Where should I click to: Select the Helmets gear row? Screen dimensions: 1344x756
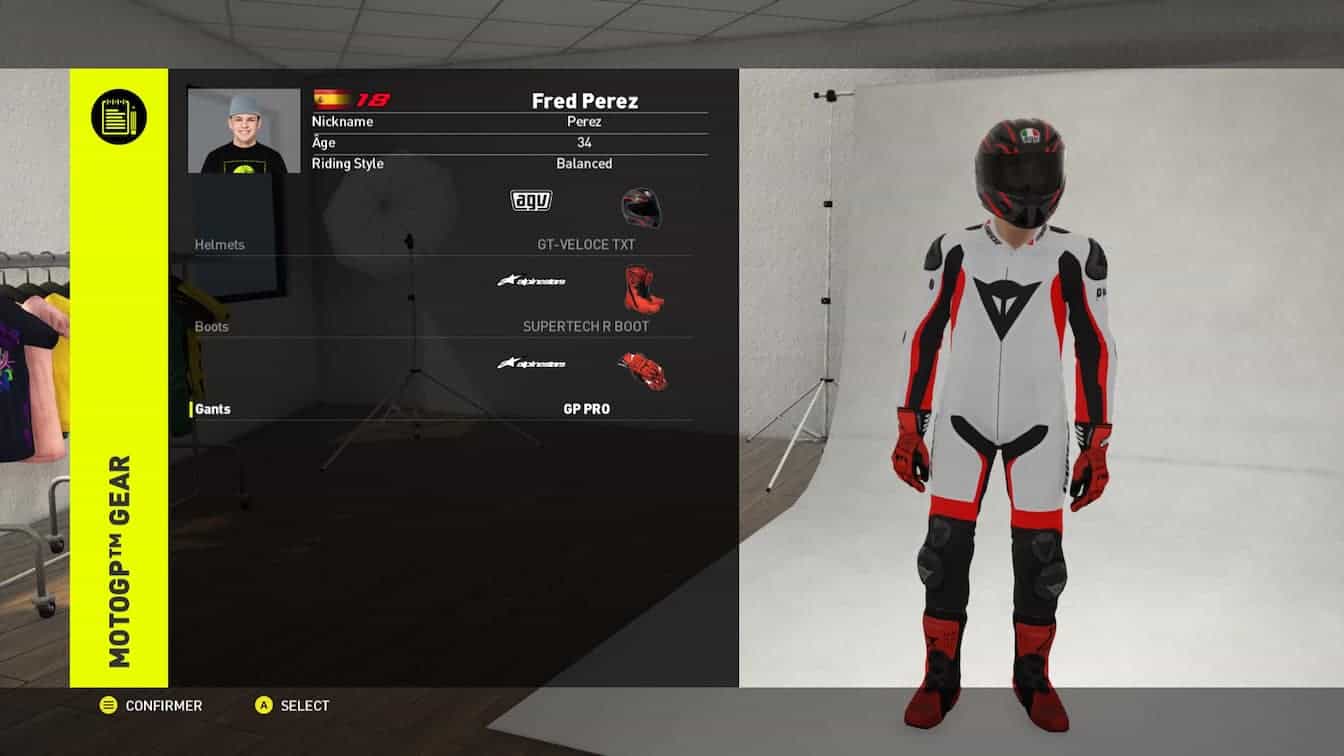tap(442, 244)
